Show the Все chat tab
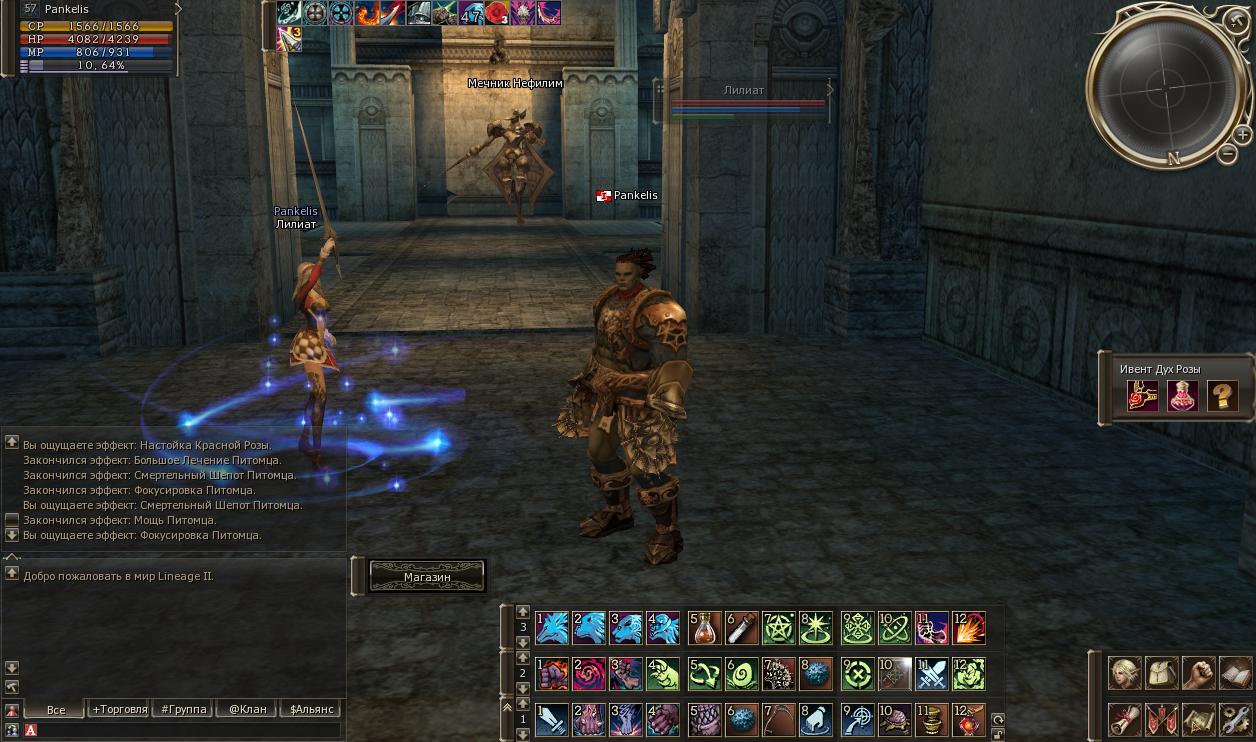The image size is (1256, 742). [x=56, y=709]
